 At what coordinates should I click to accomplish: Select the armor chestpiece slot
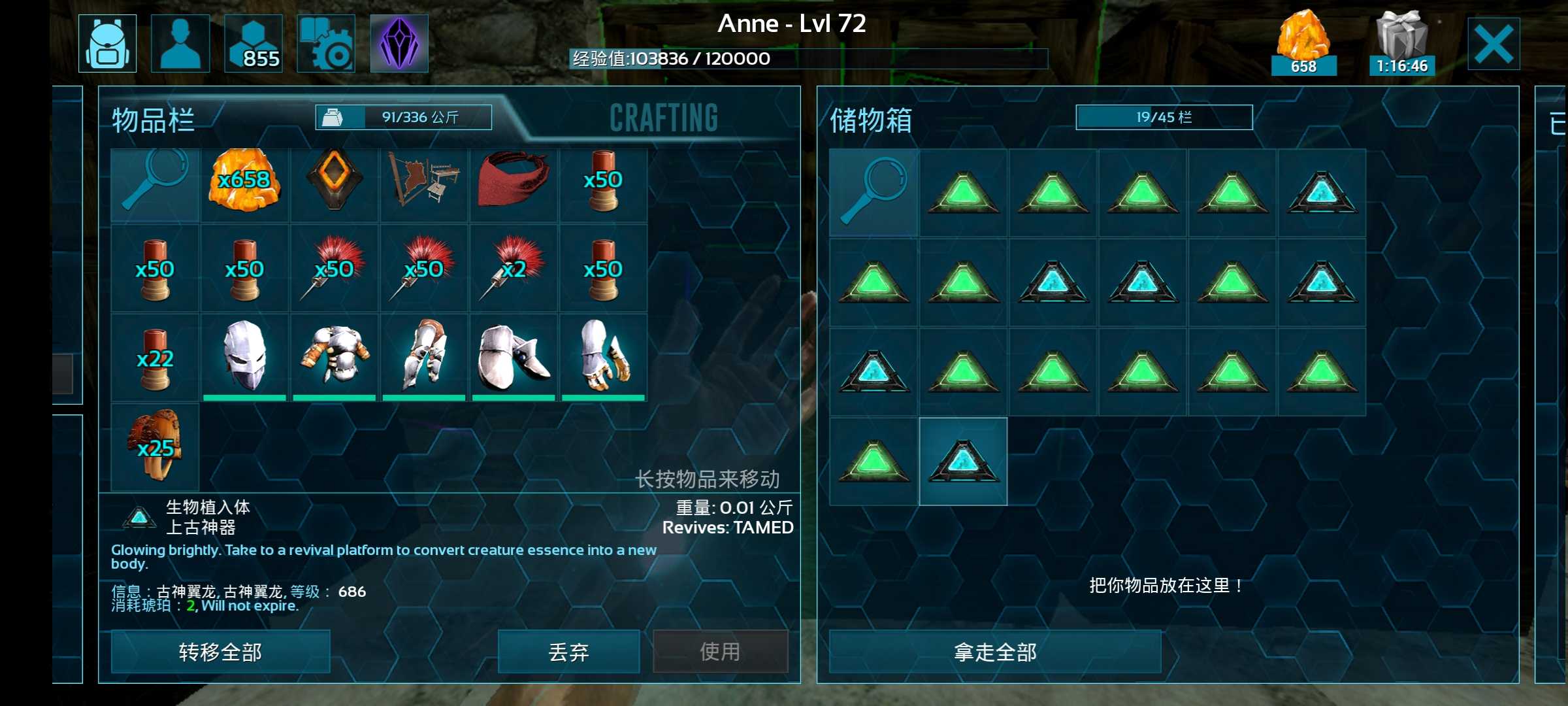[334, 356]
